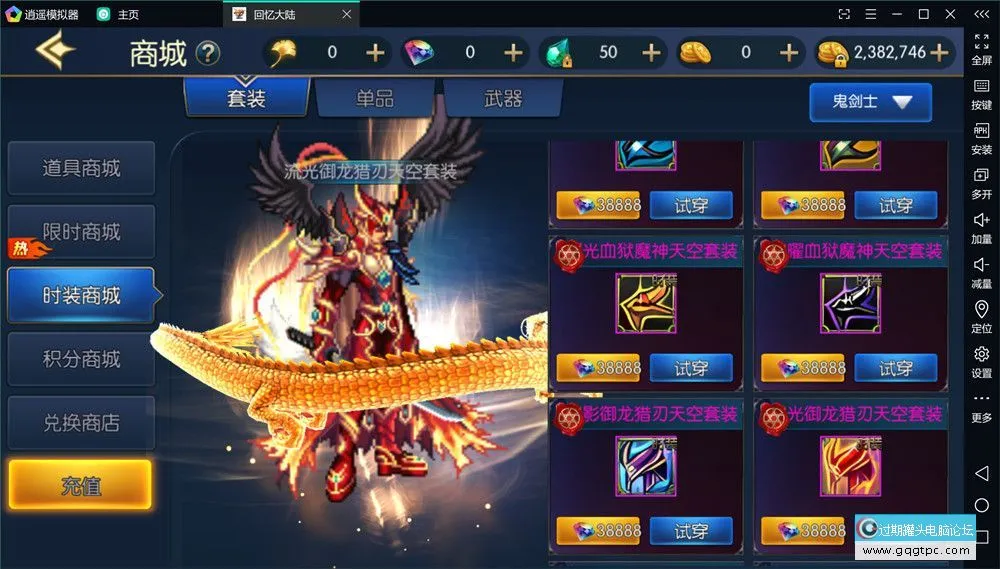Click the golden 充值 recharge button
This screenshot has width=1000, height=569.
coord(81,487)
